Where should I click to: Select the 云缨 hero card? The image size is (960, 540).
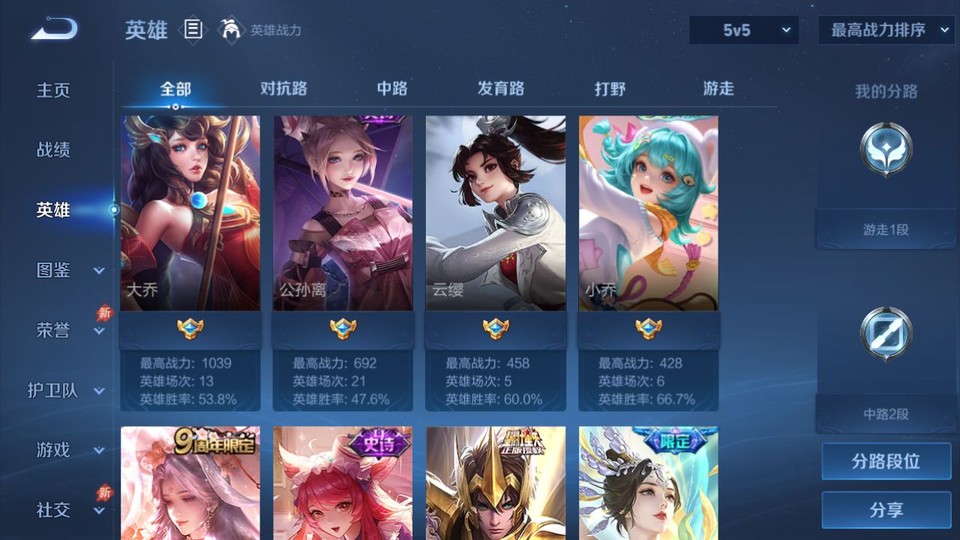coord(496,213)
